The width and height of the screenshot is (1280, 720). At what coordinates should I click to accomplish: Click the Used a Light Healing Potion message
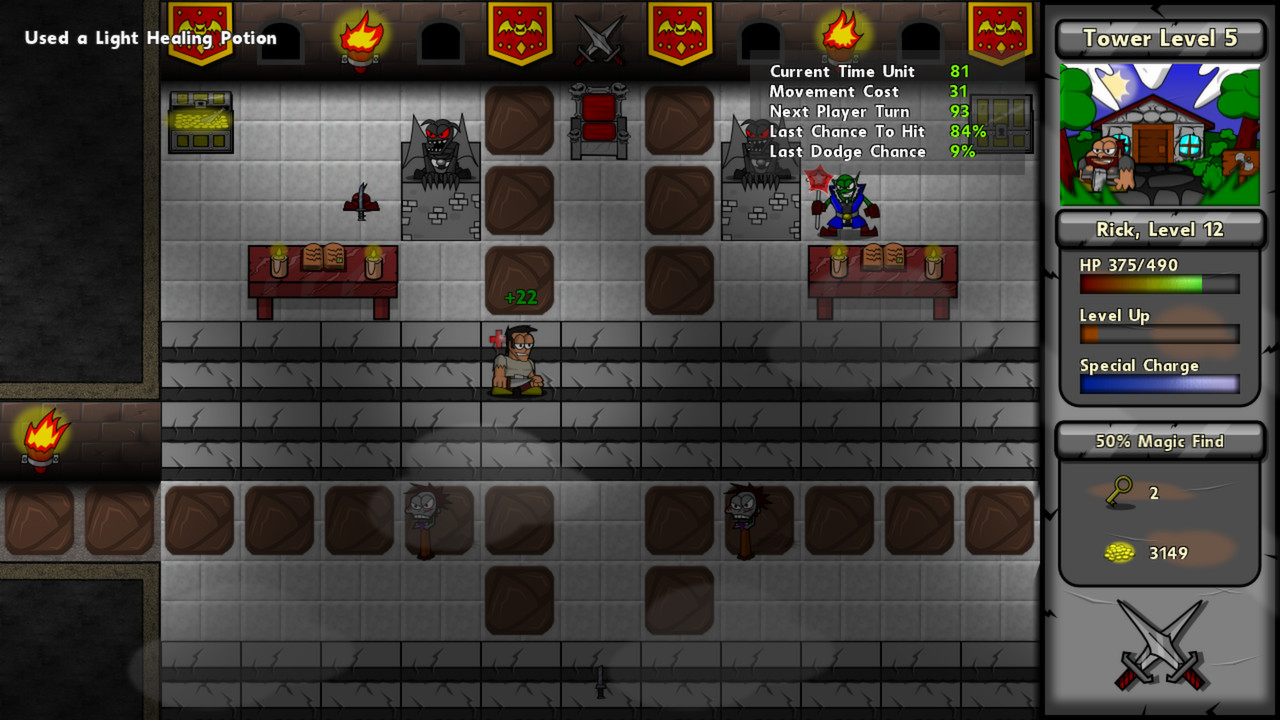pyautogui.click(x=150, y=38)
